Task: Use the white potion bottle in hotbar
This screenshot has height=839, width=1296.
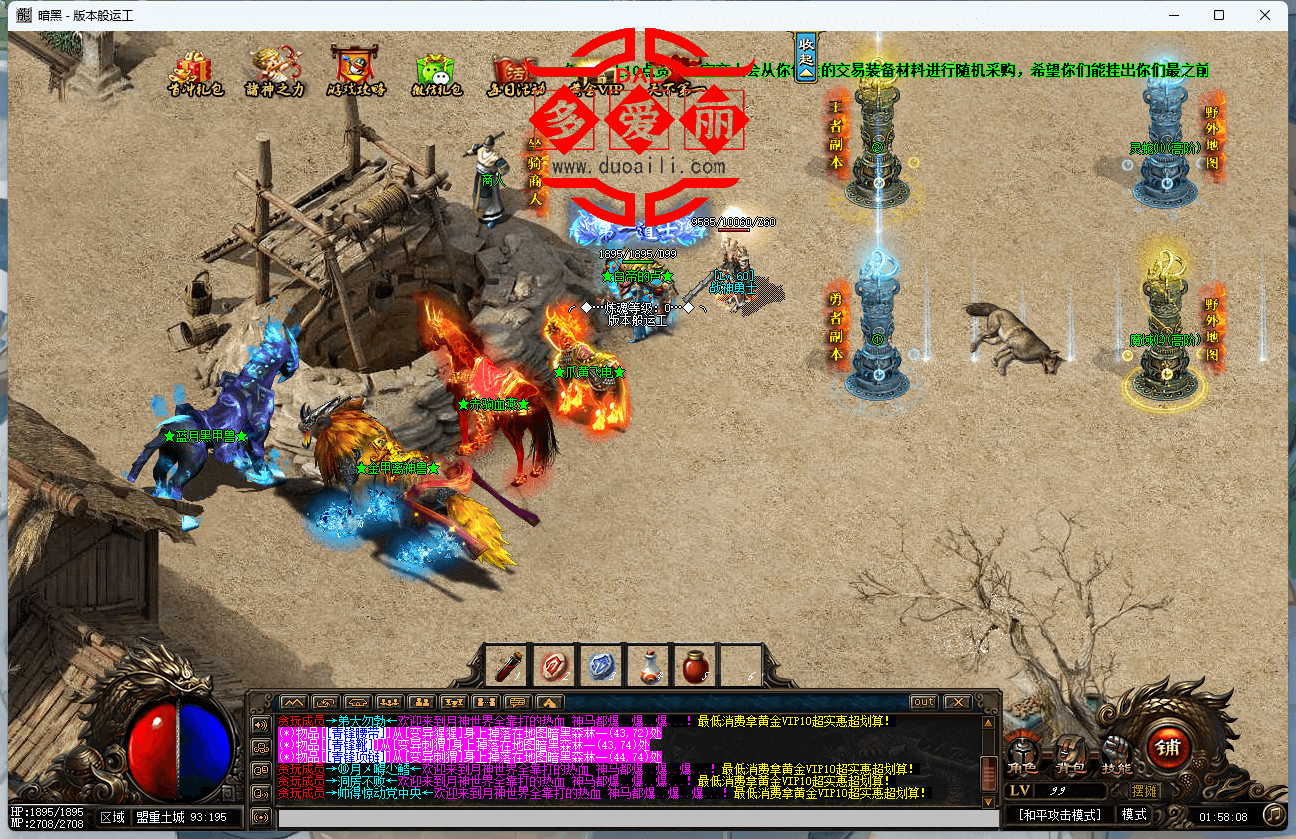Action: pos(648,666)
